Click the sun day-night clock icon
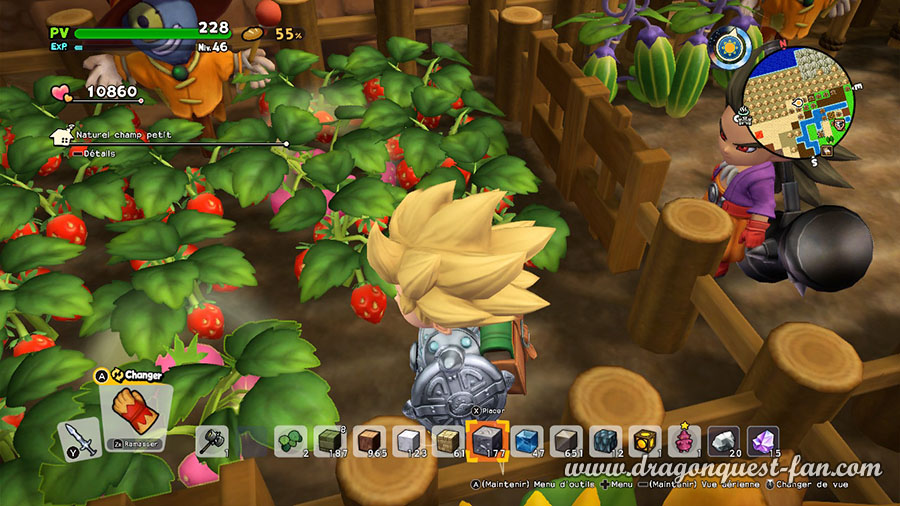 (727, 46)
